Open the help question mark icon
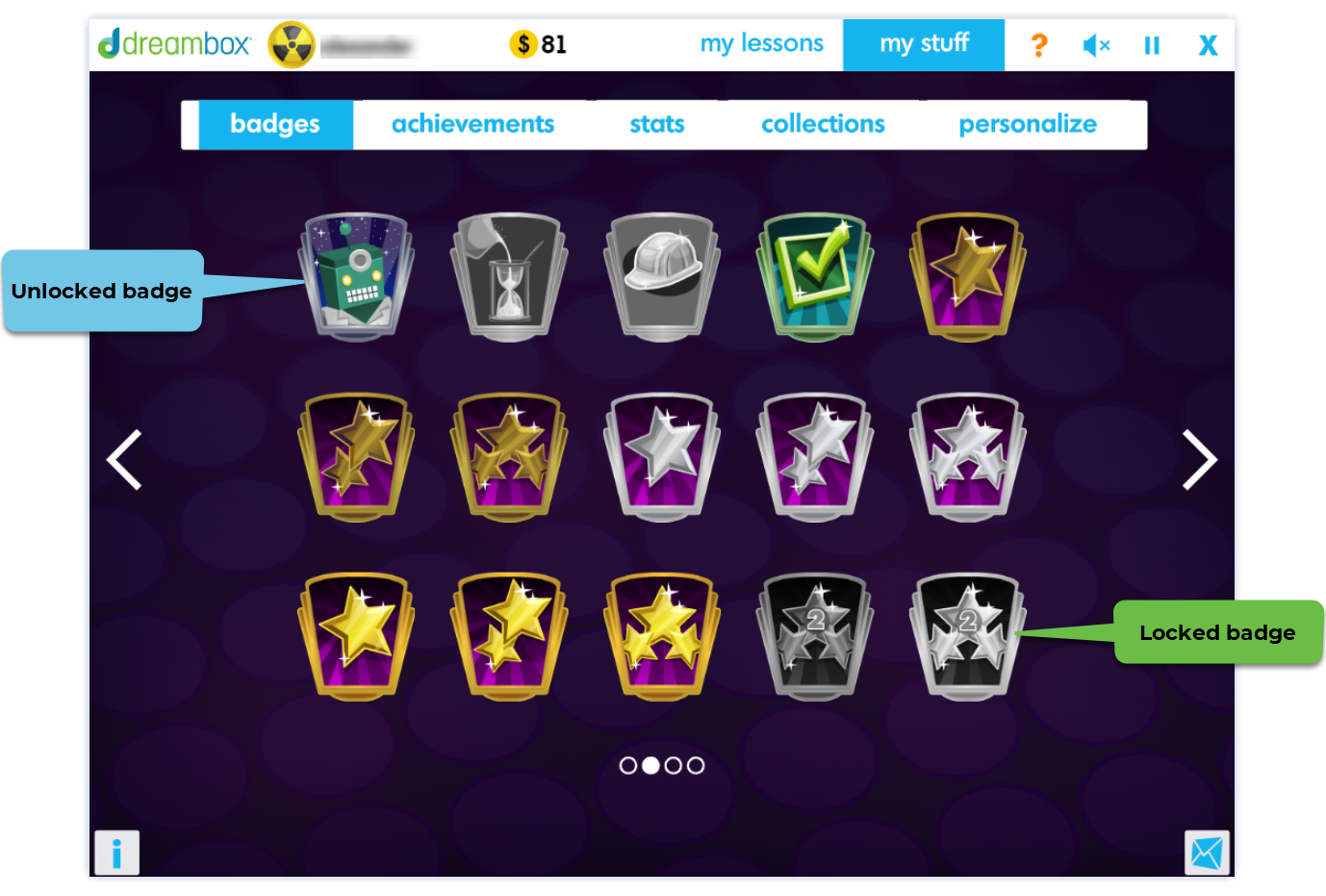This screenshot has width=1326, height=896. pyautogui.click(x=1038, y=44)
